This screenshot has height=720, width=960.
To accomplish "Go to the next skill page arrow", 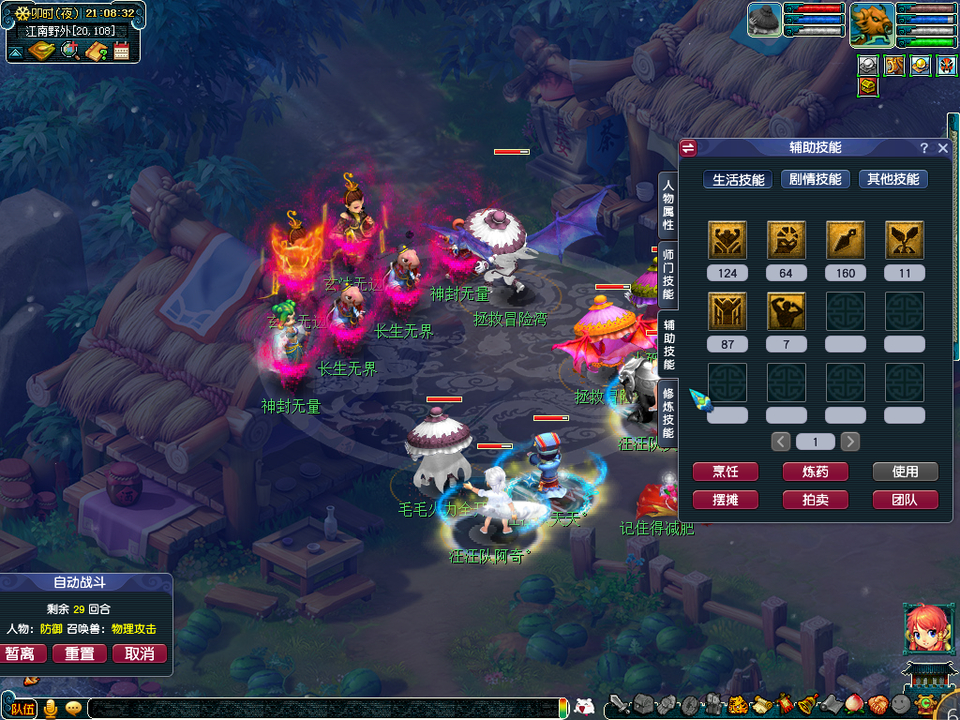I will tap(850, 441).
